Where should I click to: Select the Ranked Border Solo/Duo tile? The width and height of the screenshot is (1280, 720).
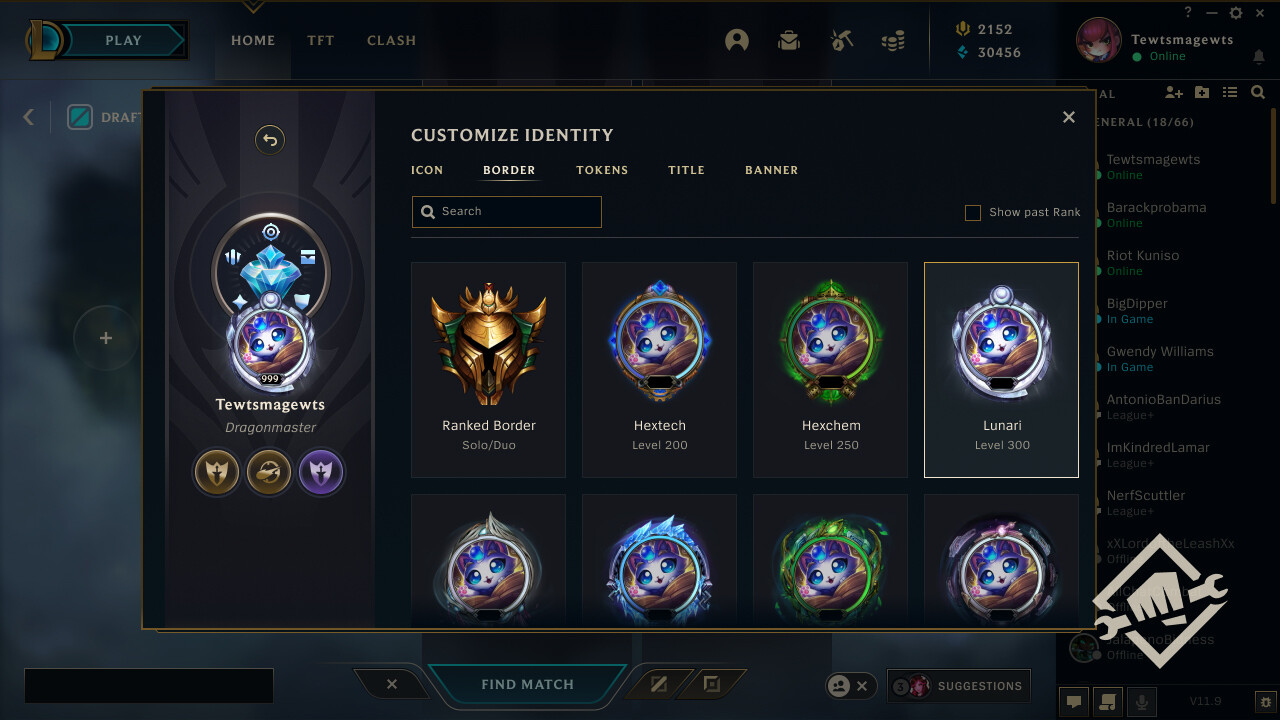tap(489, 369)
